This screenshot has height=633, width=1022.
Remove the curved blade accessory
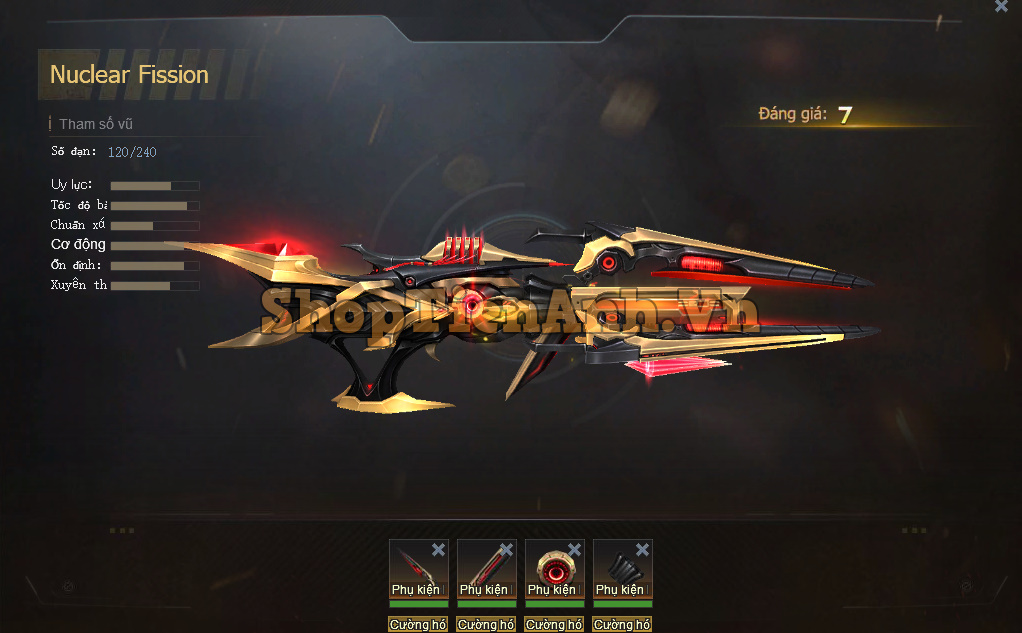pyautogui.click(x=438, y=550)
